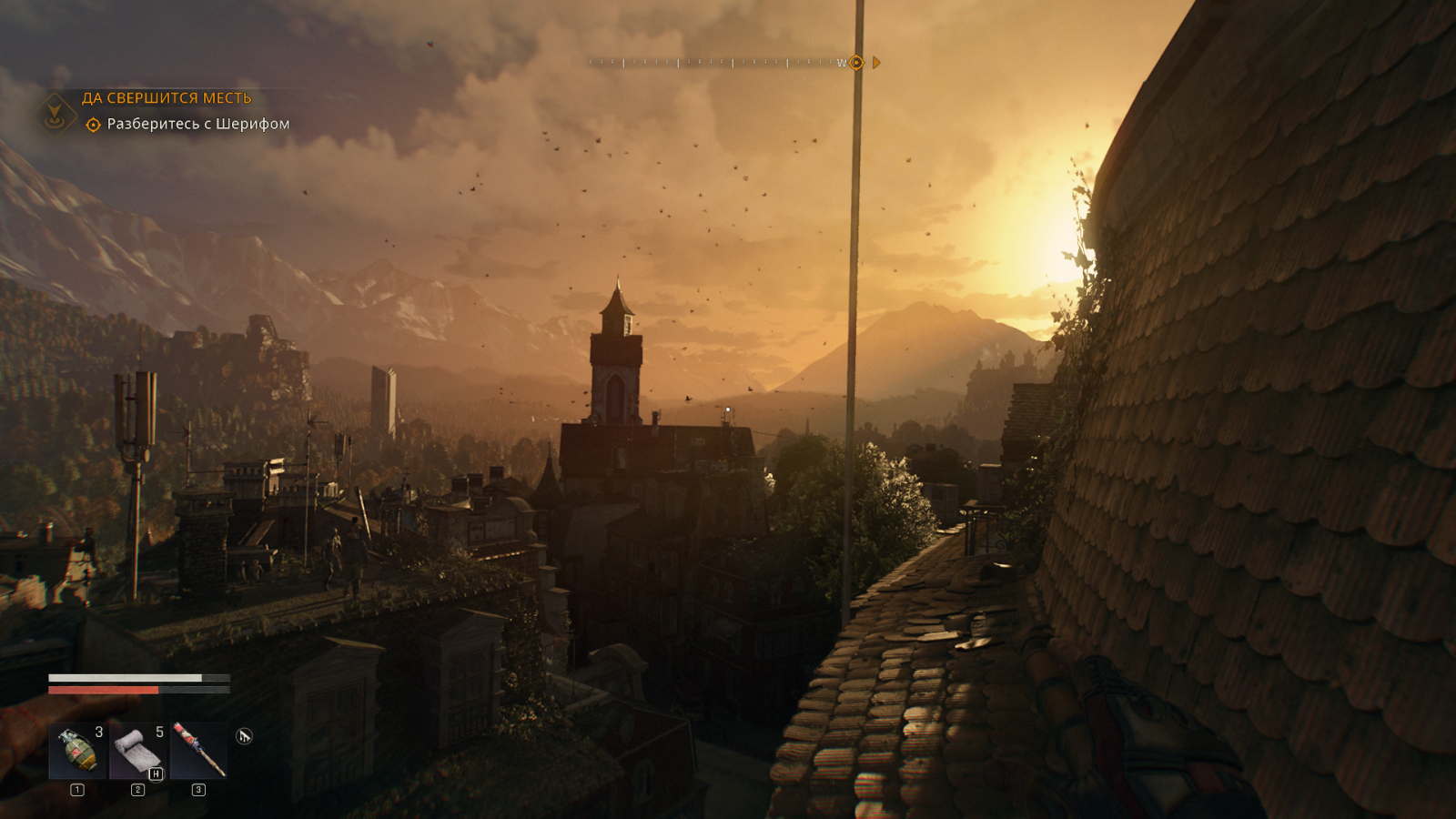Click the orange objective marker on the compass
Screen dimensions: 1456x819
[856, 63]
